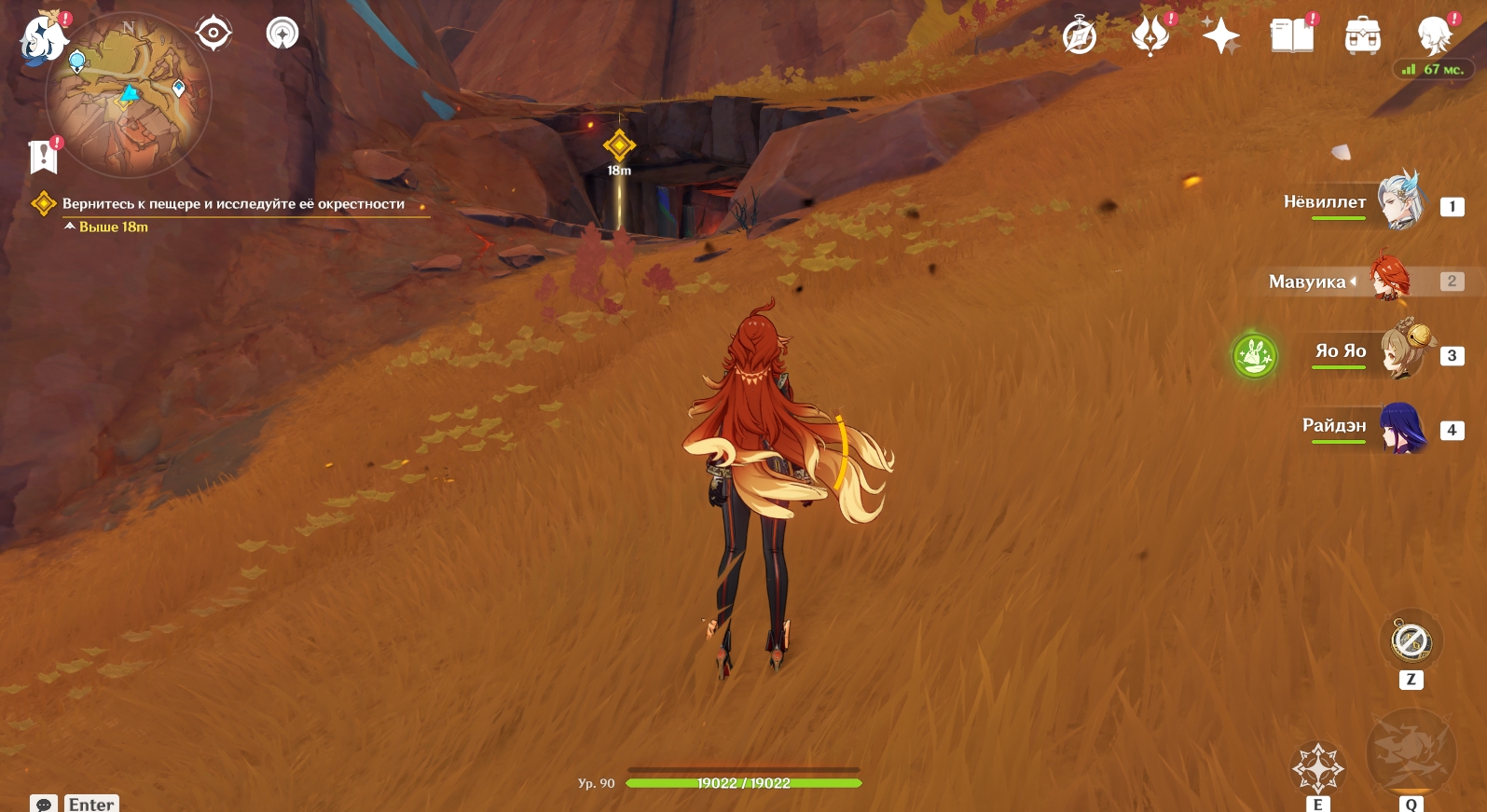
Task: Open the wish star icon
Action: [x=1220, y=36]
